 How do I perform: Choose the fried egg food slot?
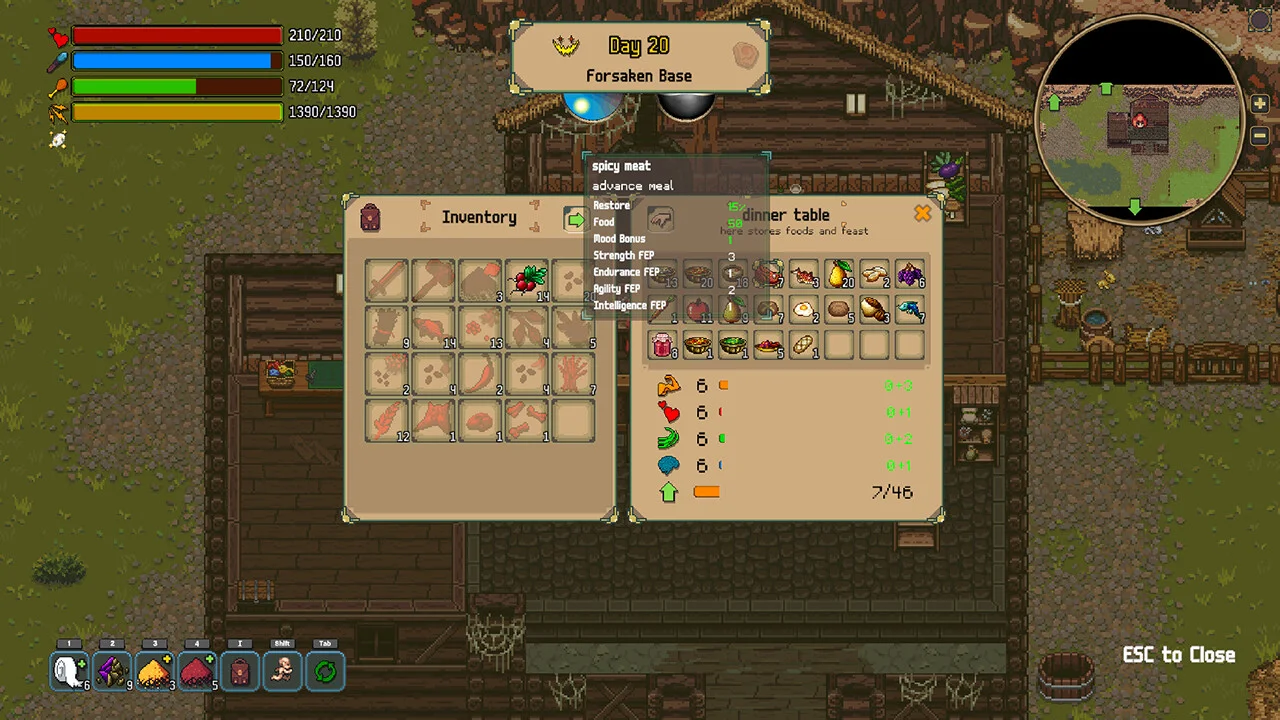pos(804,310)
